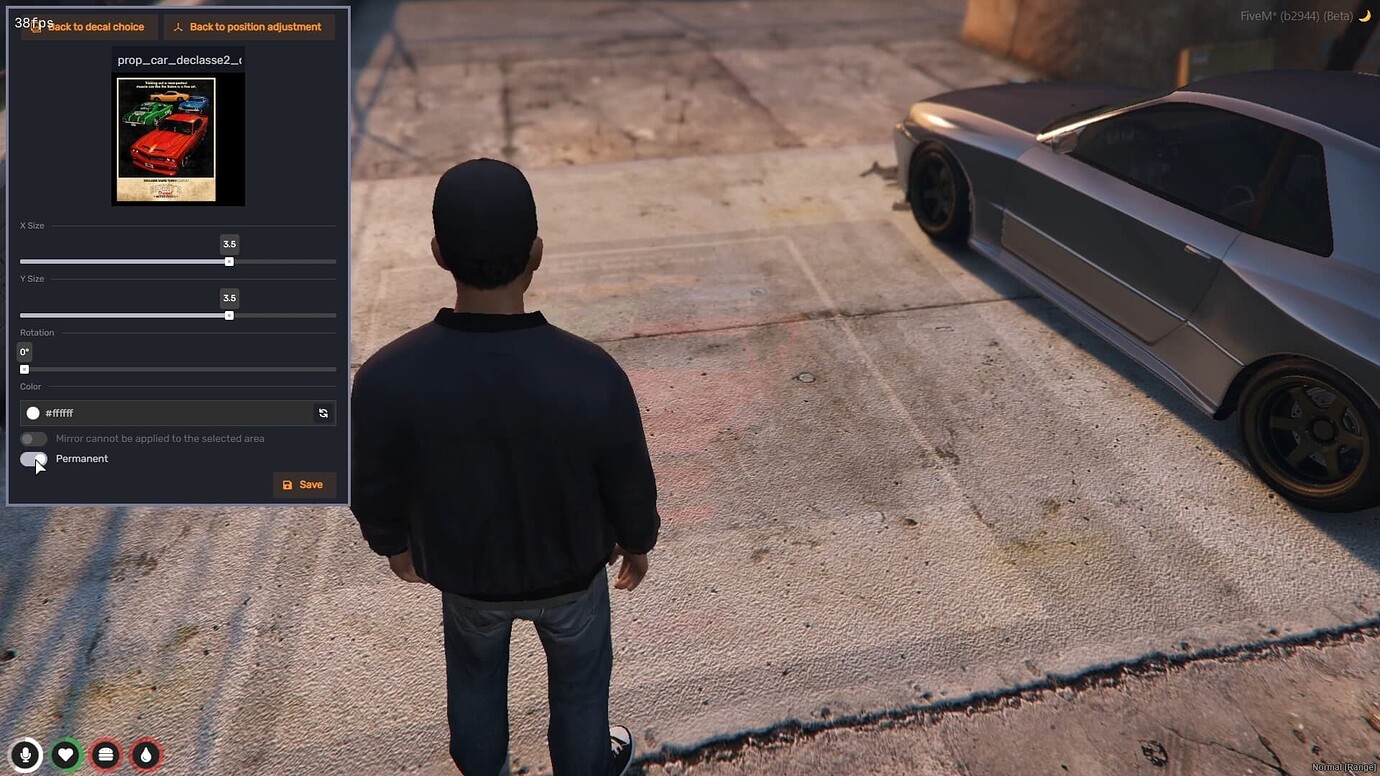Image resolution: width=1380 pixels, height=776 pixels.
Task: Click the floppy disk icon on Save
Action: 289,484
